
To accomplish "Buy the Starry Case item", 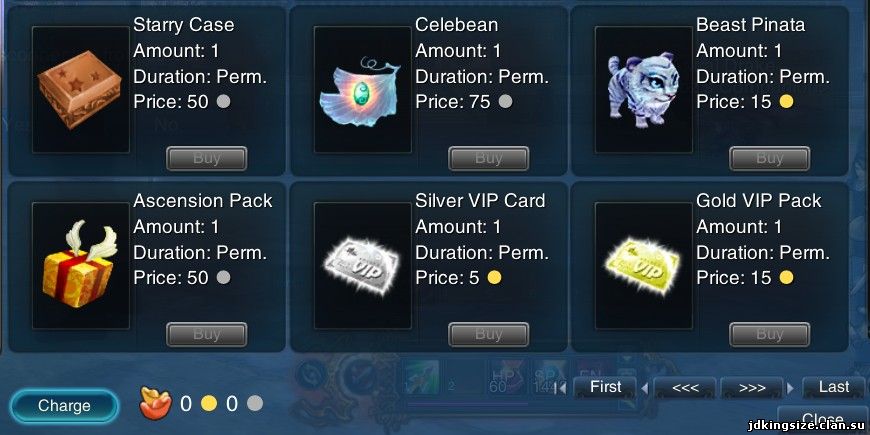I will 206,158.
